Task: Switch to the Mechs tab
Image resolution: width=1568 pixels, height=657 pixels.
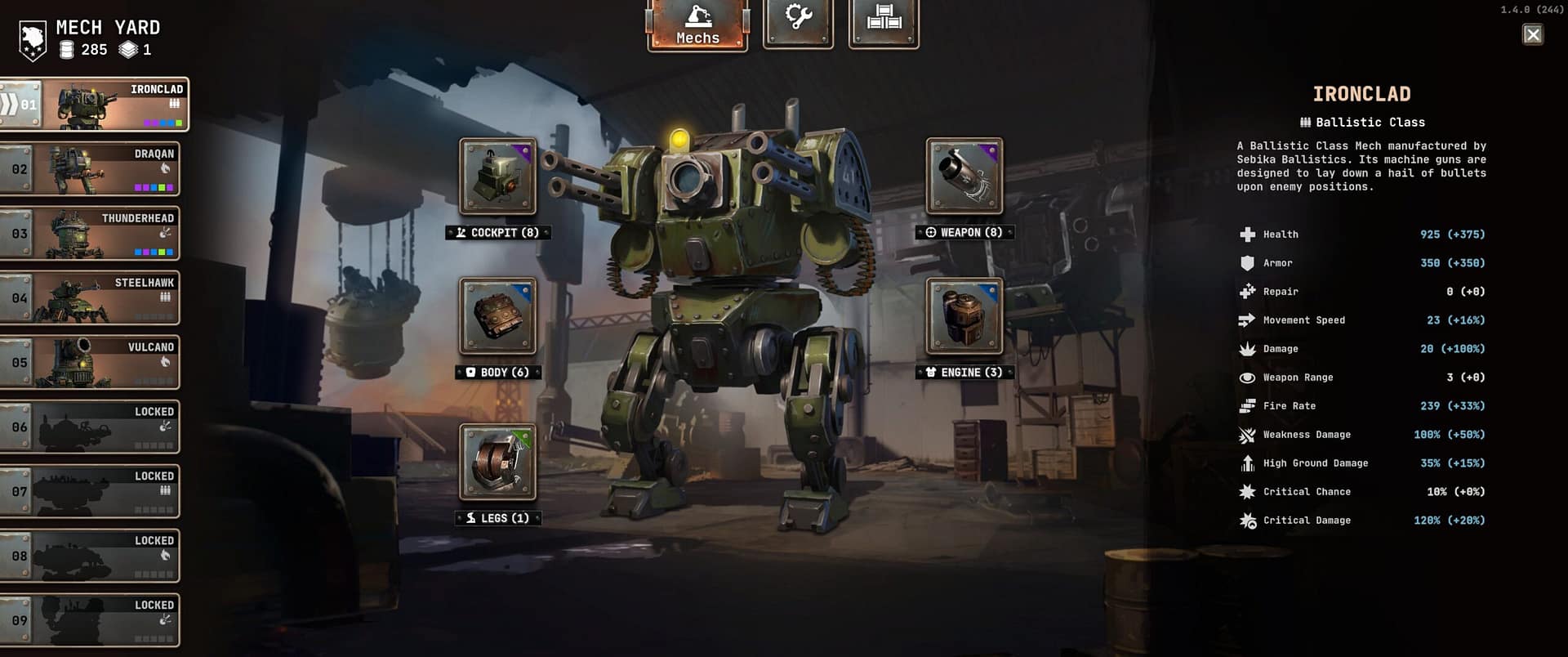Action: (697, 25)
